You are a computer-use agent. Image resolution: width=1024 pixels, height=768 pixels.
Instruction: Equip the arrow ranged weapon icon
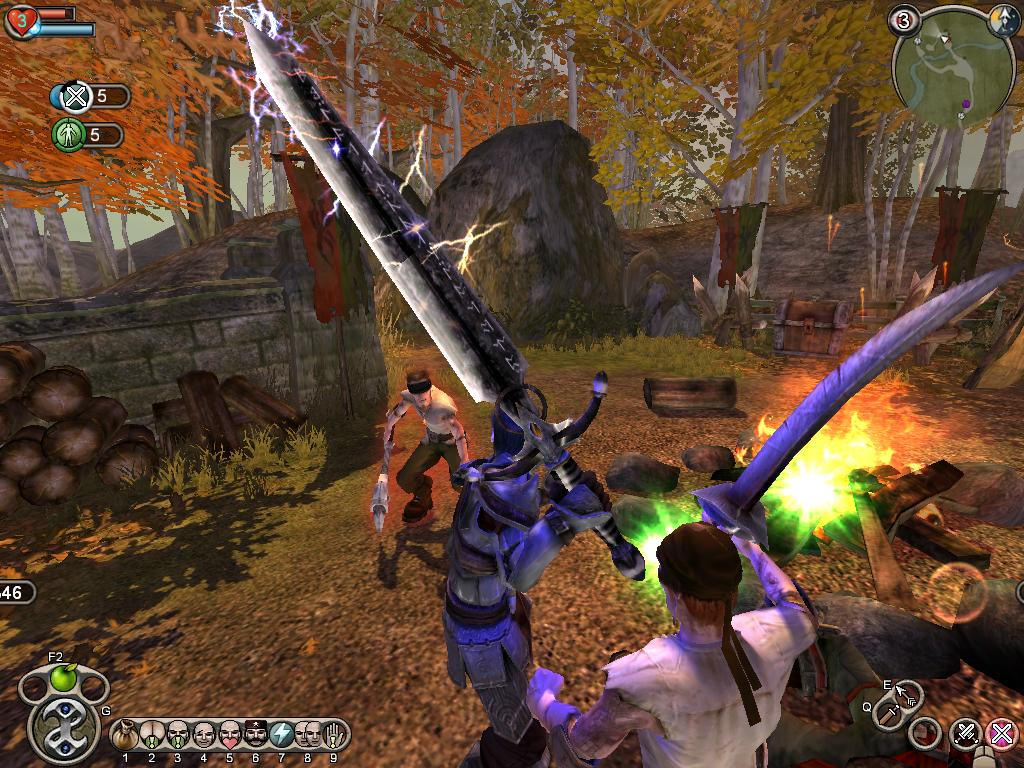point(908,693)
